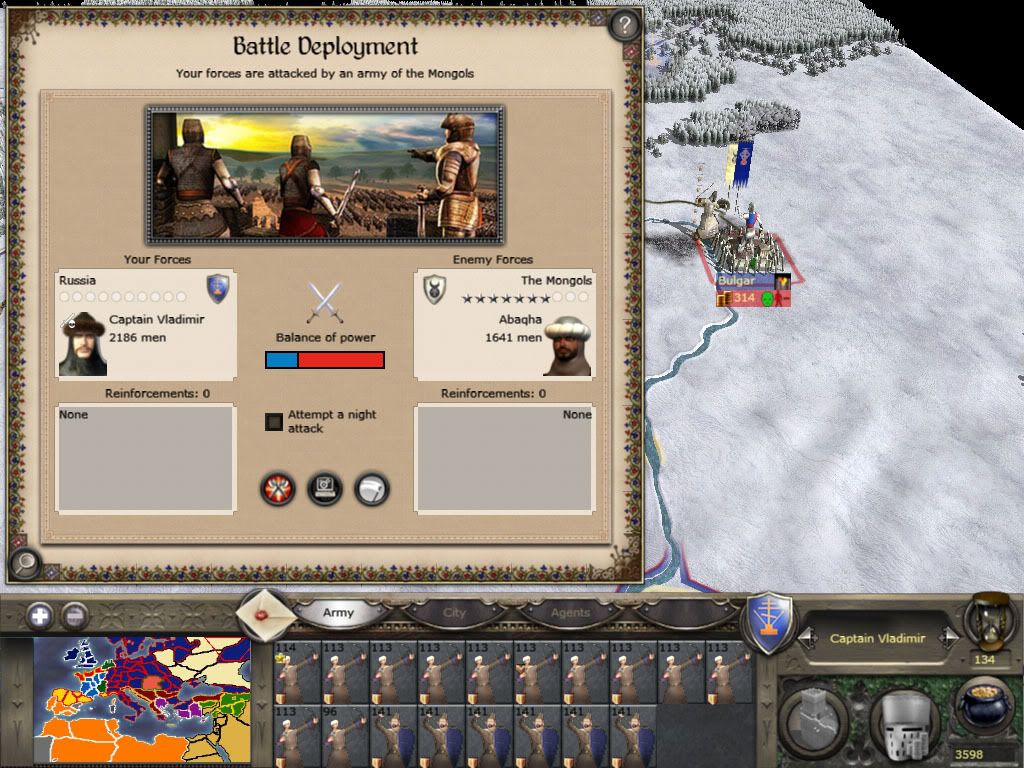Click the campaign minimap of Europe
Viewport: 1024px width, 768px height.
[142, 701]
